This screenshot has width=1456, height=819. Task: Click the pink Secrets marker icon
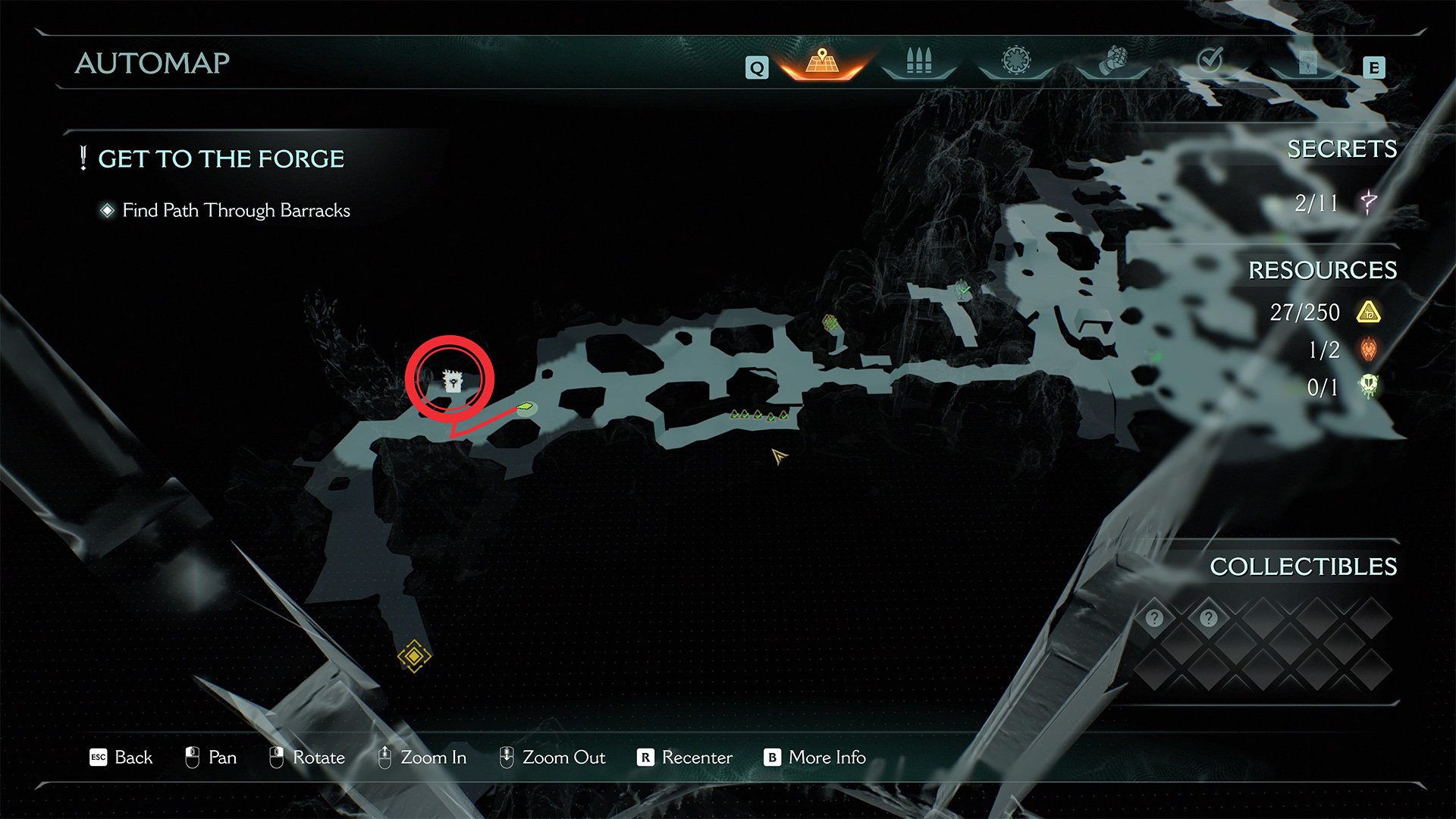[1369, 202]
